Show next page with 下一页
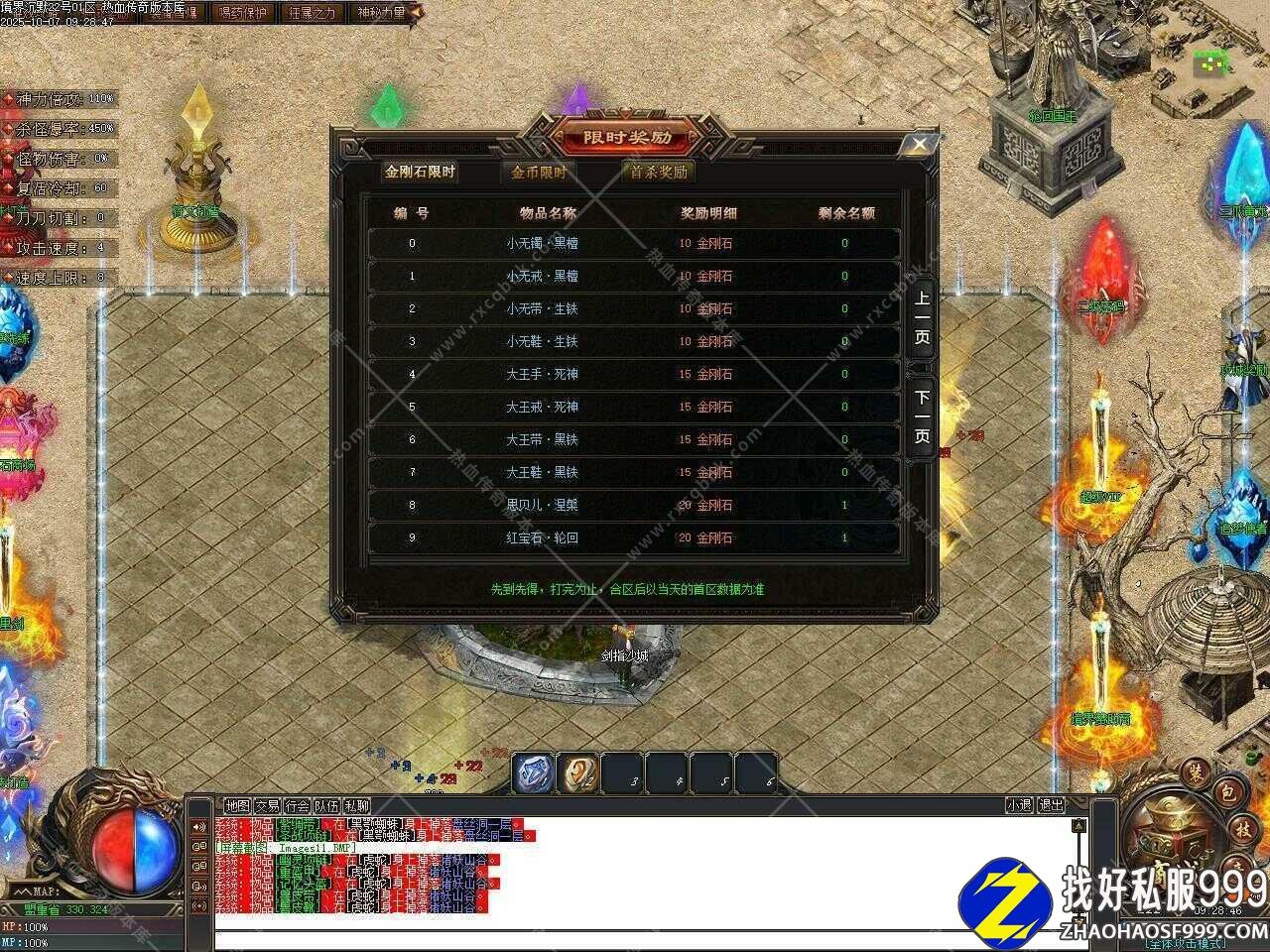The image size is (1270, 952). (x=922, y=416)
